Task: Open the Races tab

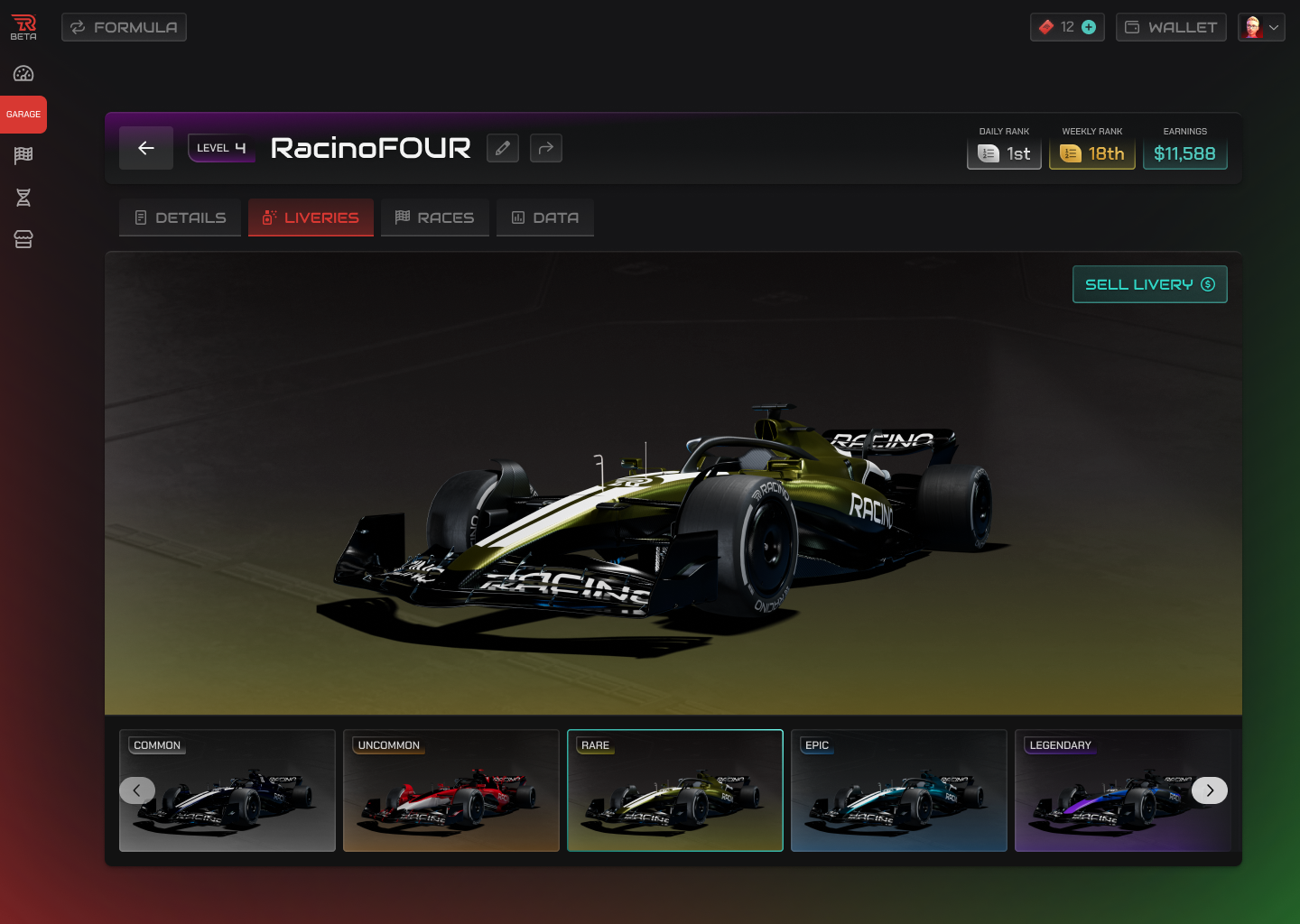Action: (x=434, y=217)
